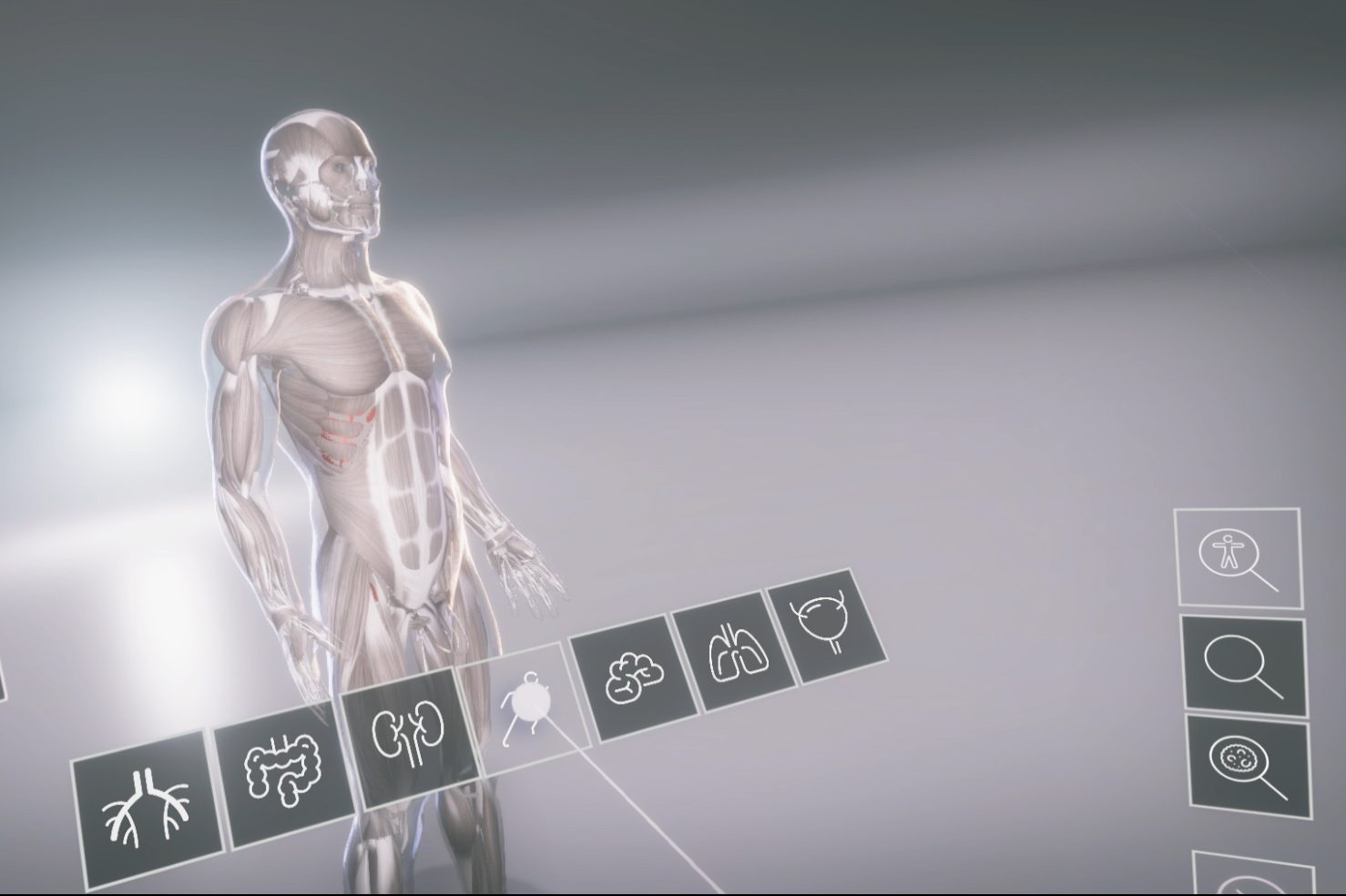Open the kidneys organ tile
The image size is (1346, 896).
[x=411, y=734]
